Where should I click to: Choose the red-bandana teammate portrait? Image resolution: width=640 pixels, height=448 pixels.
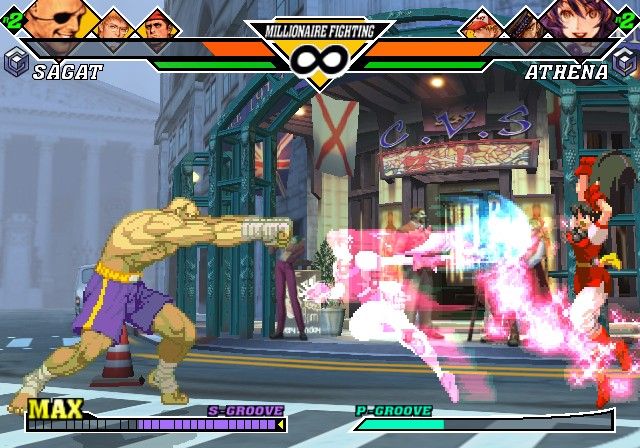157,24
